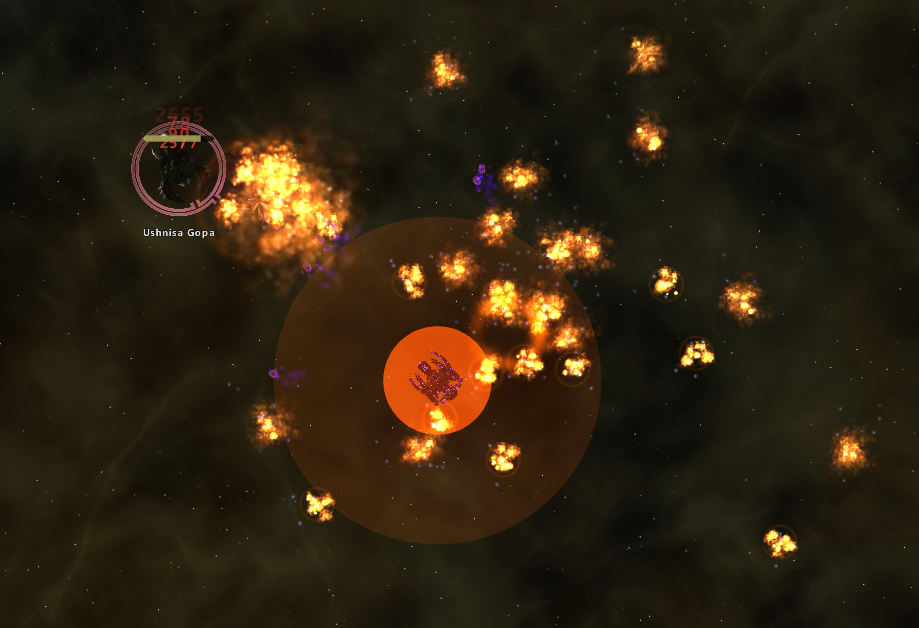Select the targeted Ushnisa Gopa ship
This screenshot has height=628, width=919.
[x=178, y=172]
